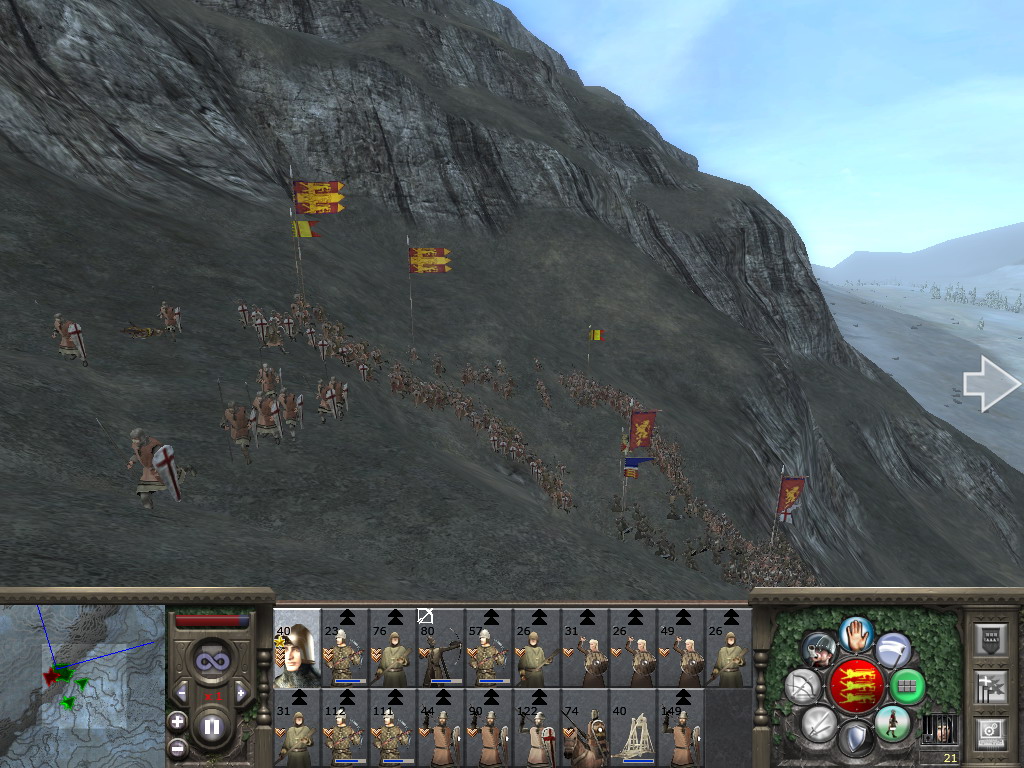This screenshot has height=768, width=1024.
Task: Click the horn-blowing rally button
Action: [x=819, y=650]
